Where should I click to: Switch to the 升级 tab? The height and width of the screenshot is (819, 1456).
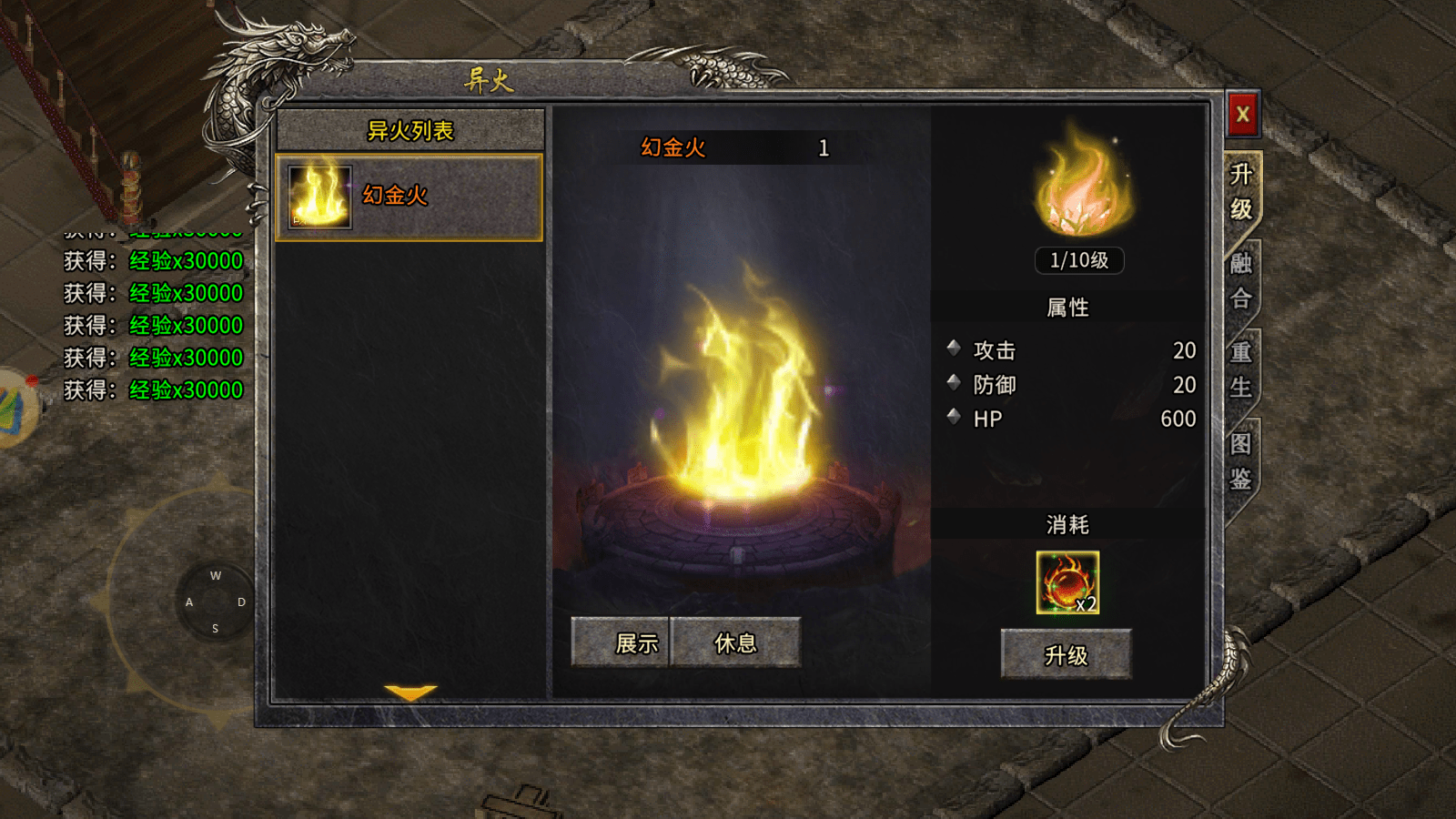pos(1241,192)
